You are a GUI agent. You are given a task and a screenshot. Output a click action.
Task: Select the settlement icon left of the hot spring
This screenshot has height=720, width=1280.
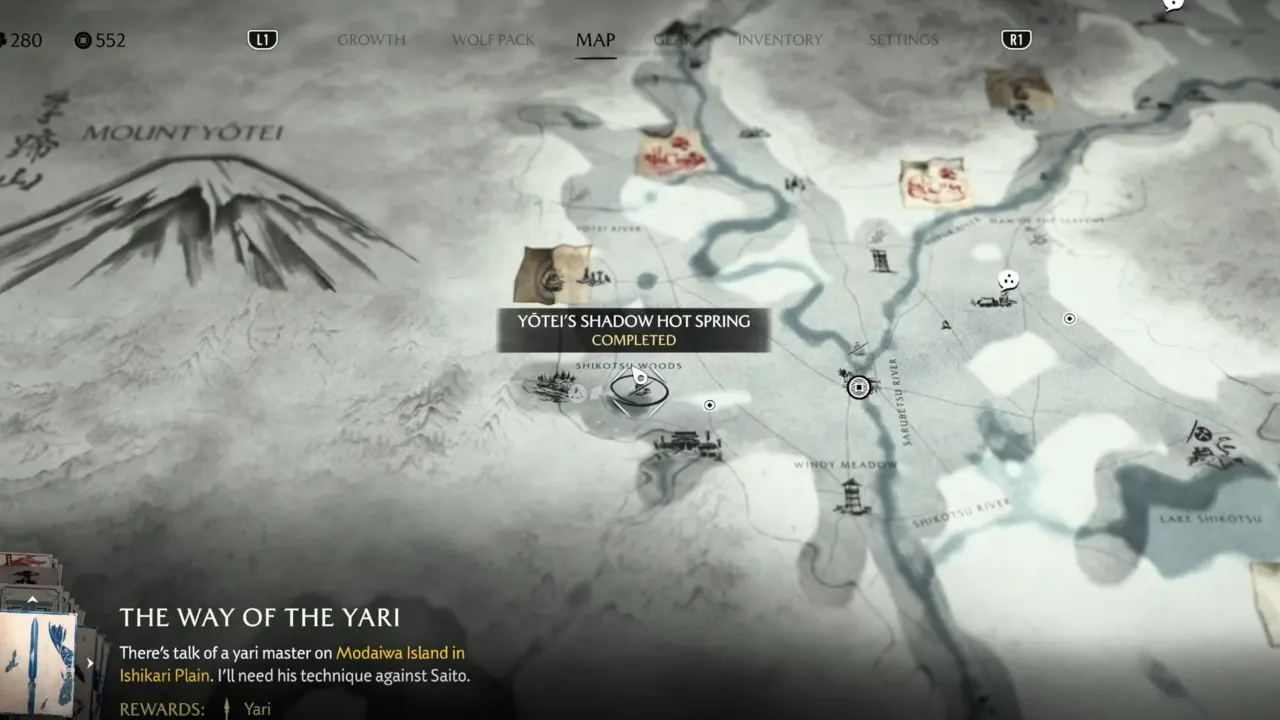[x=553, y=385]
